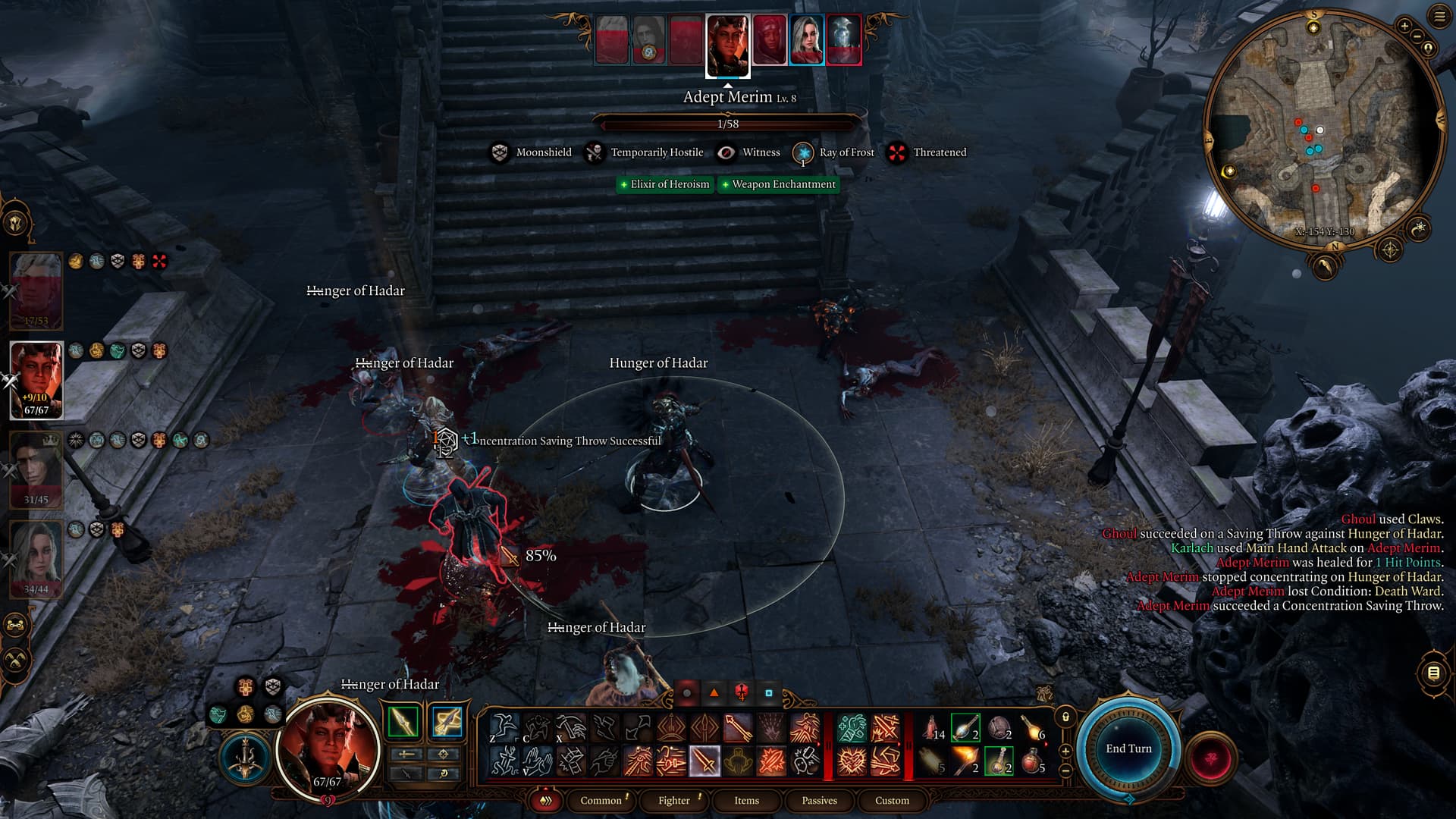Select the blonde companion portrait in turn order

[806, 40]
